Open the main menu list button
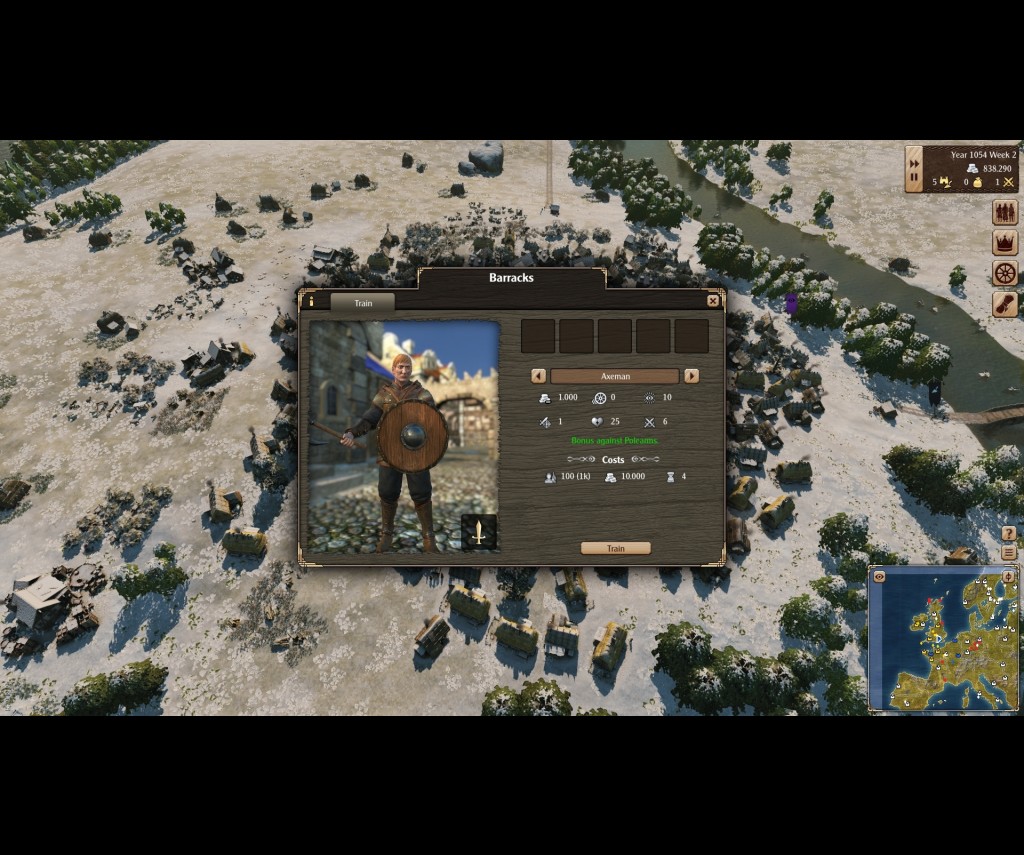 (x=1008, y=552)
